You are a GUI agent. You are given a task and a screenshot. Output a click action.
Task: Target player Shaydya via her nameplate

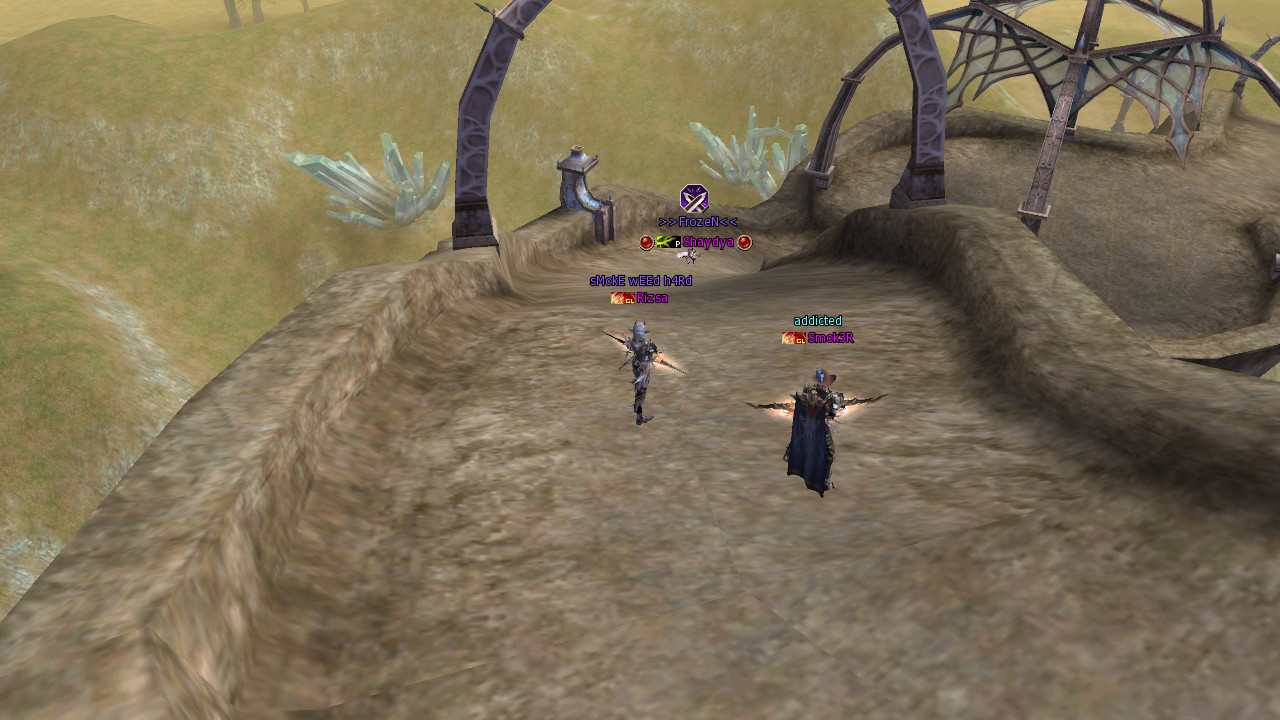pyautogui.click(x=708, y=243)
